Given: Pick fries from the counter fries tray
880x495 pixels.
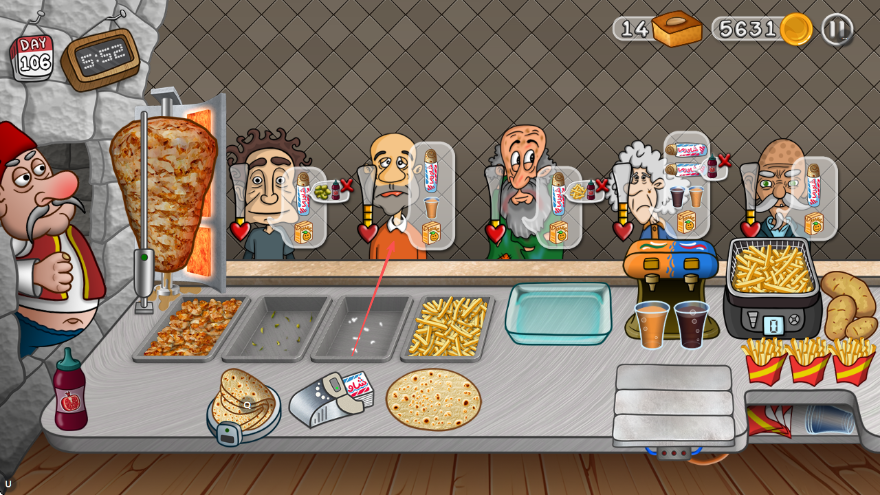Looking at the screenshot, I should tap(447, 326).
